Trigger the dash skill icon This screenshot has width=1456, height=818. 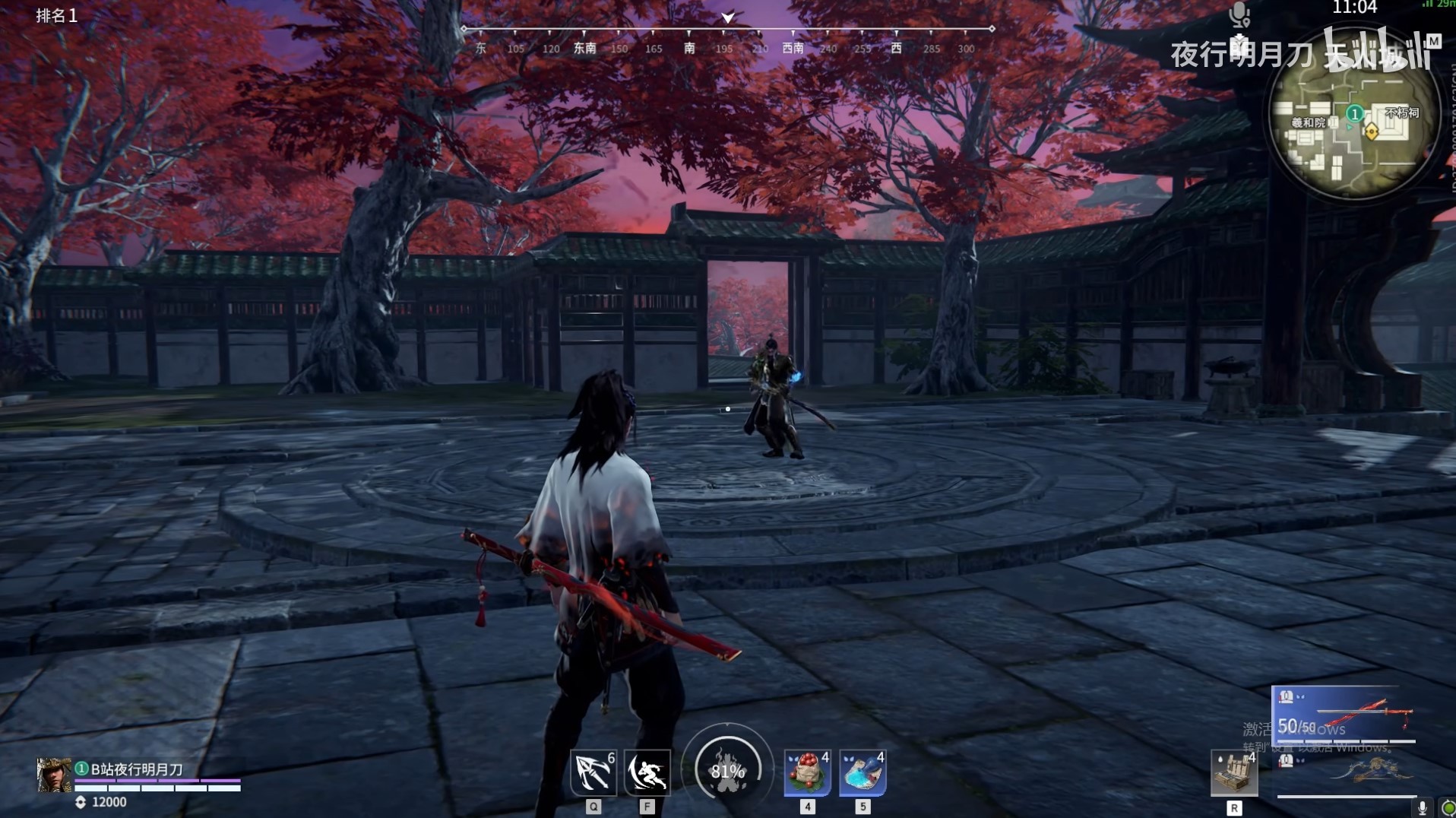647,772
